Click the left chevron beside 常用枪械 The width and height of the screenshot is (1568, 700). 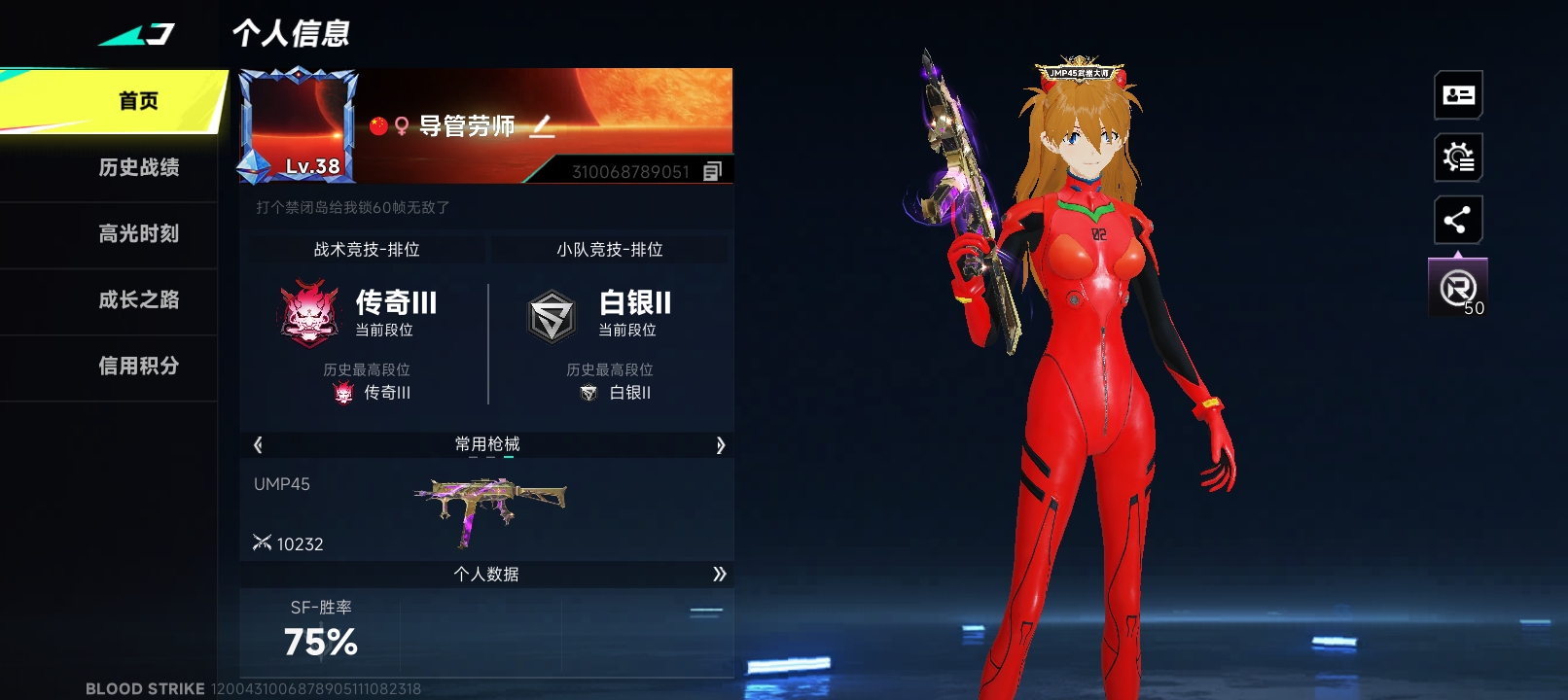pyautogui.click(x=257, y=444)
